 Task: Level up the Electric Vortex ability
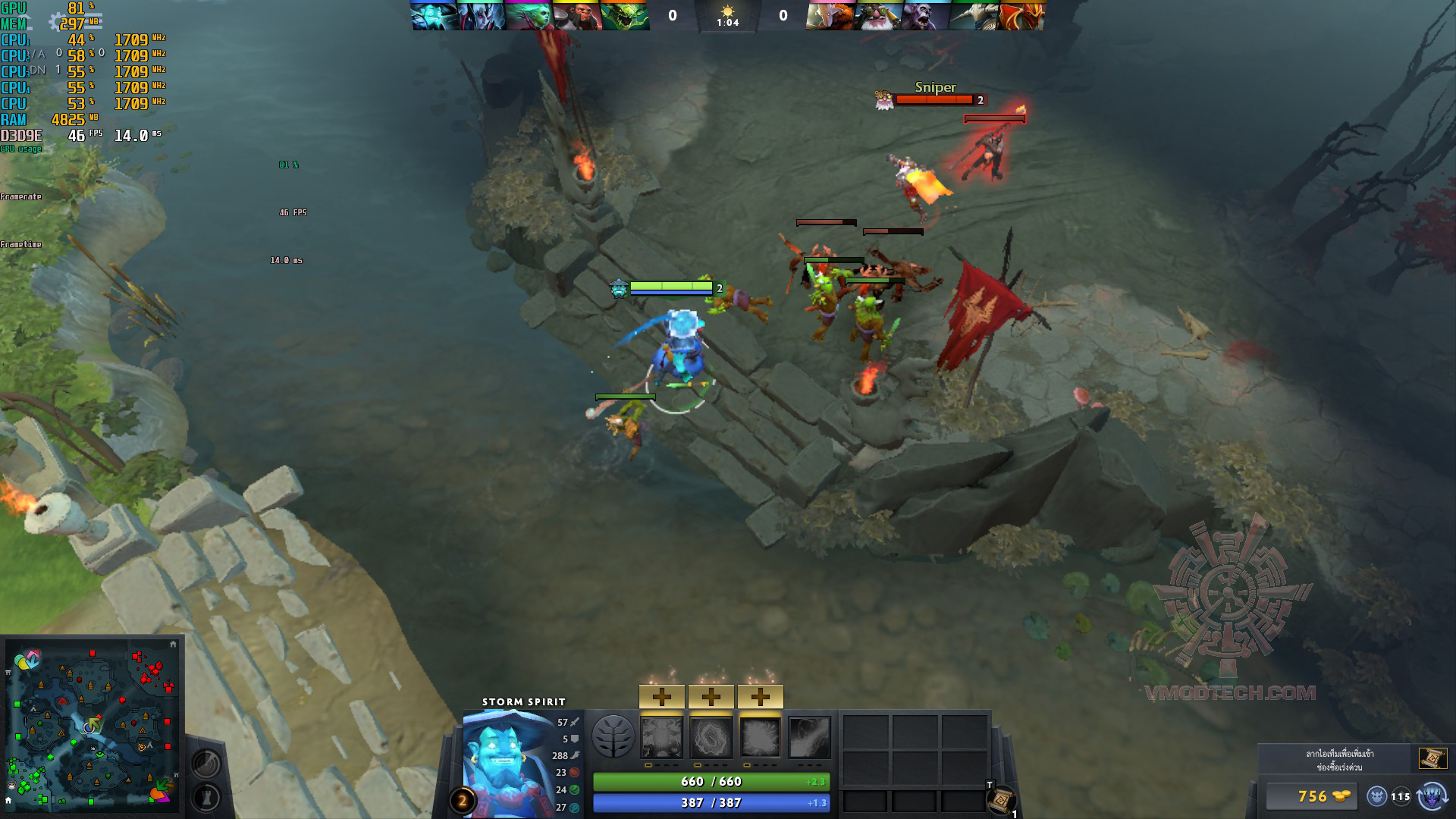[711, 695]
